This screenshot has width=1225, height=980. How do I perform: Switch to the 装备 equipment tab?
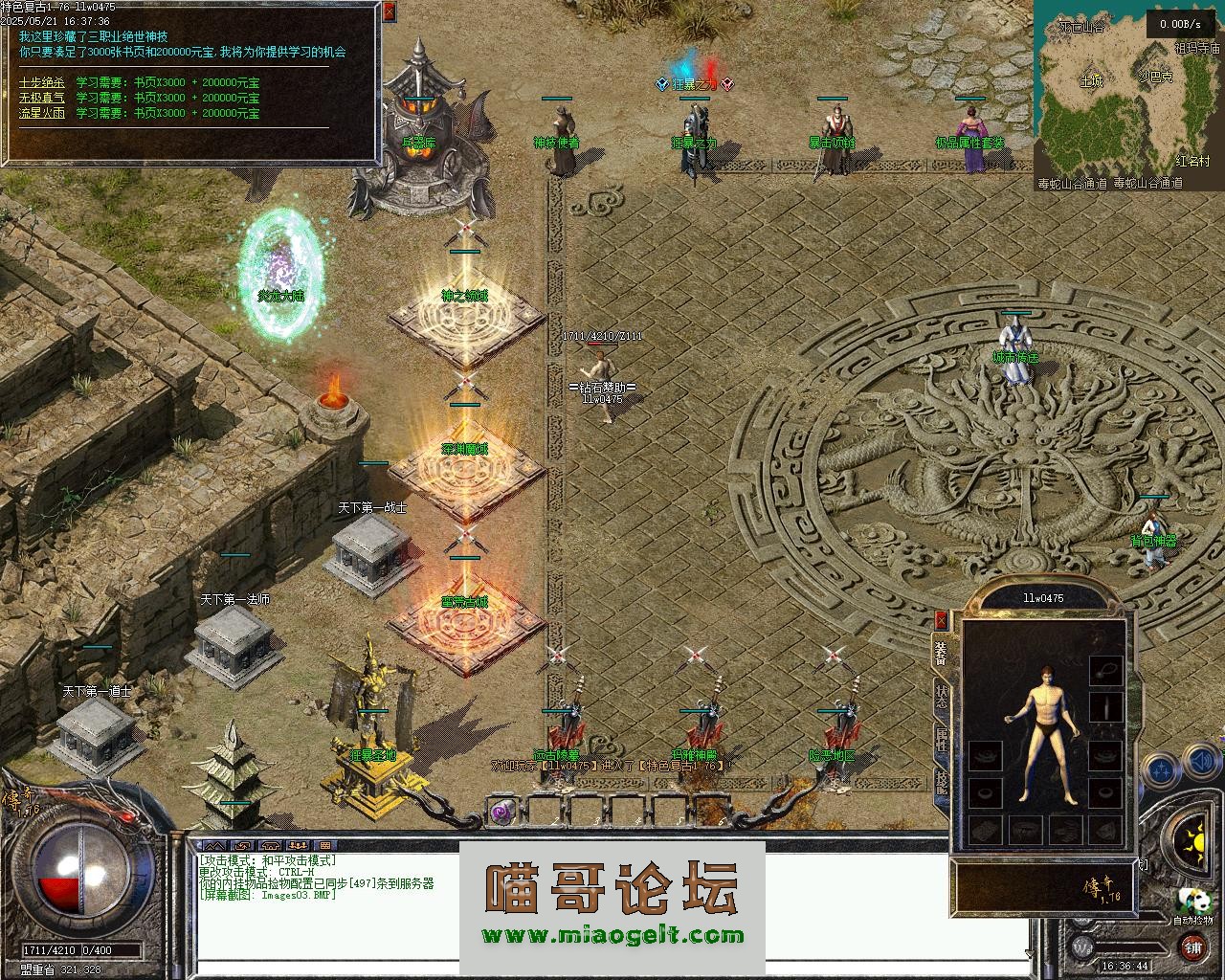click(x=941, y=652)
